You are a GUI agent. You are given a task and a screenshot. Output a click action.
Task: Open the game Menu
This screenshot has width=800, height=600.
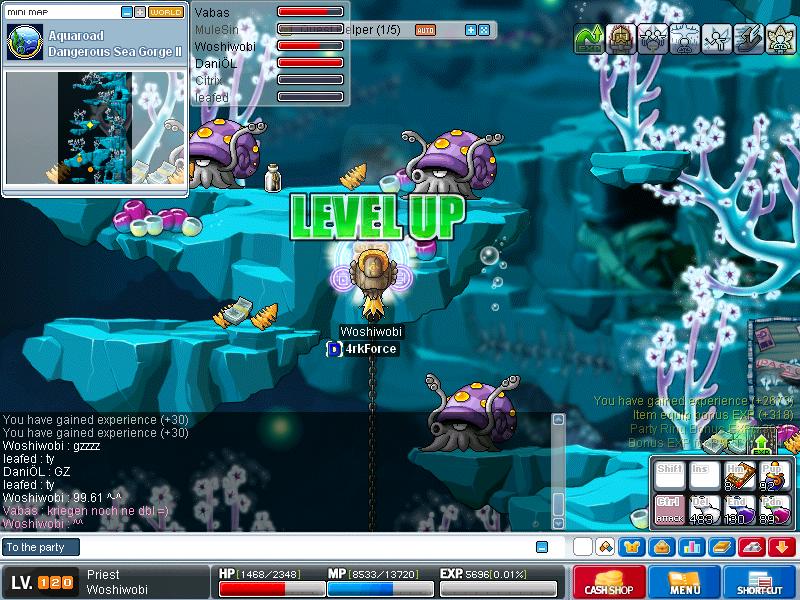click(685, 582)
